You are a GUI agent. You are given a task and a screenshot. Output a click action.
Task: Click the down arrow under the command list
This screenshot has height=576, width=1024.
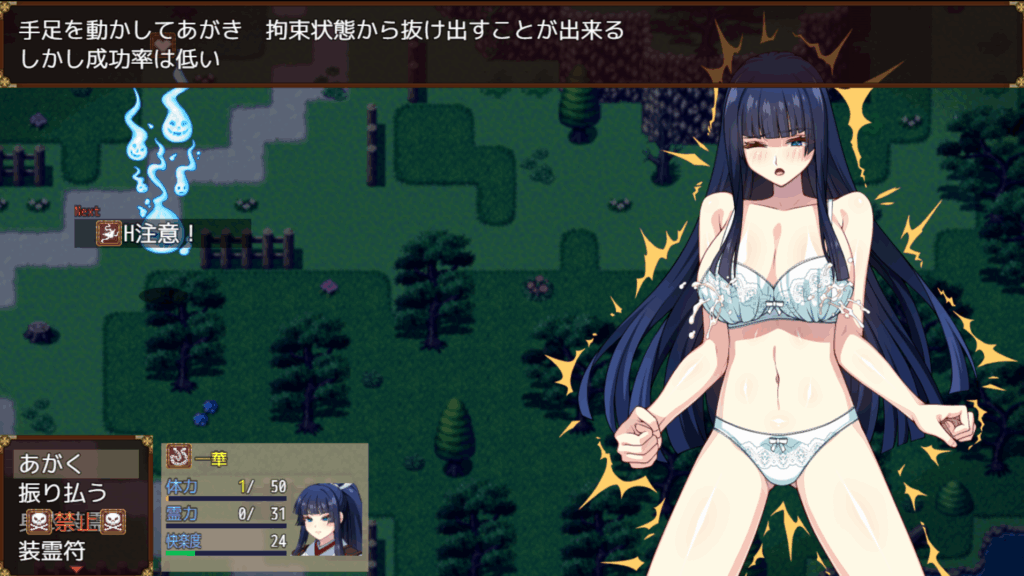pyautogui.click(x=76, y=569)
